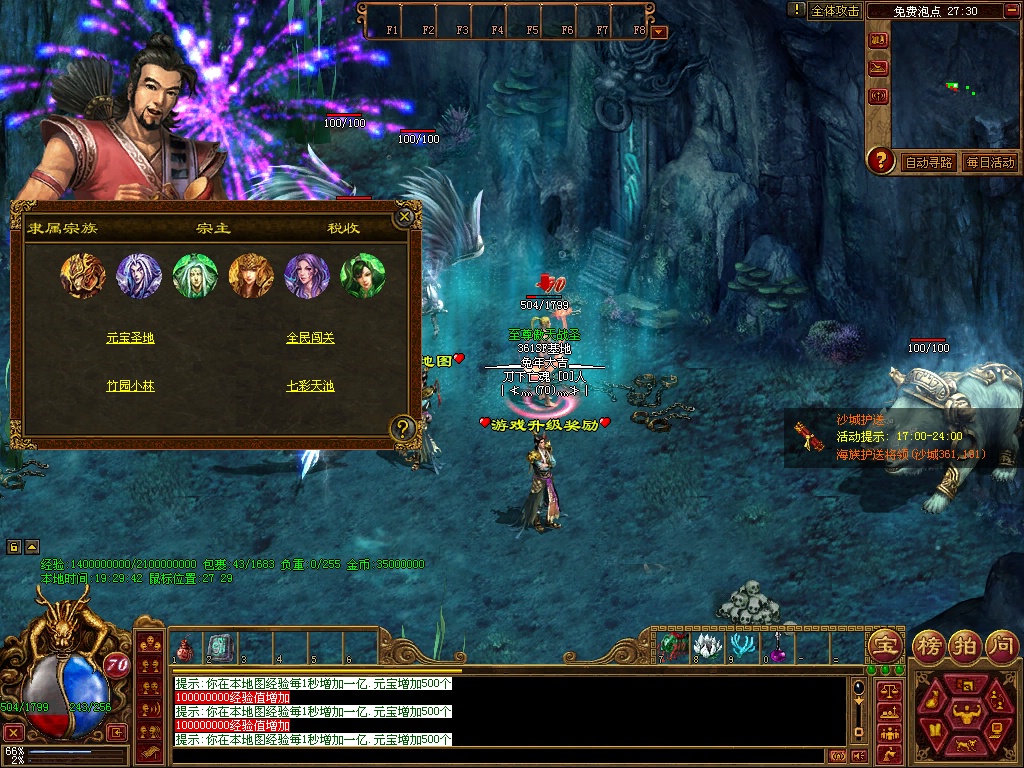Use the red potion in hotbar slot 1
Viewport: 1024px width, 768px height.
(185, 650)
